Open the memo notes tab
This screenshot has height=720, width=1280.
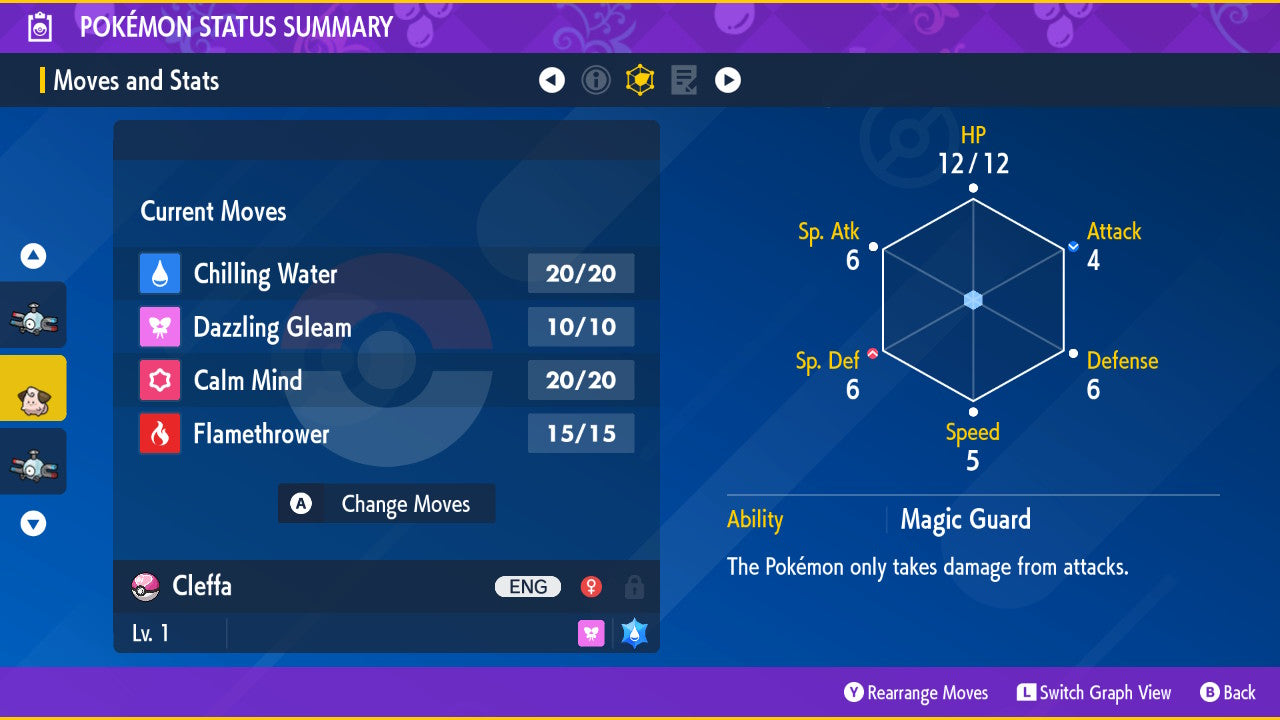(x=684, y=80)
